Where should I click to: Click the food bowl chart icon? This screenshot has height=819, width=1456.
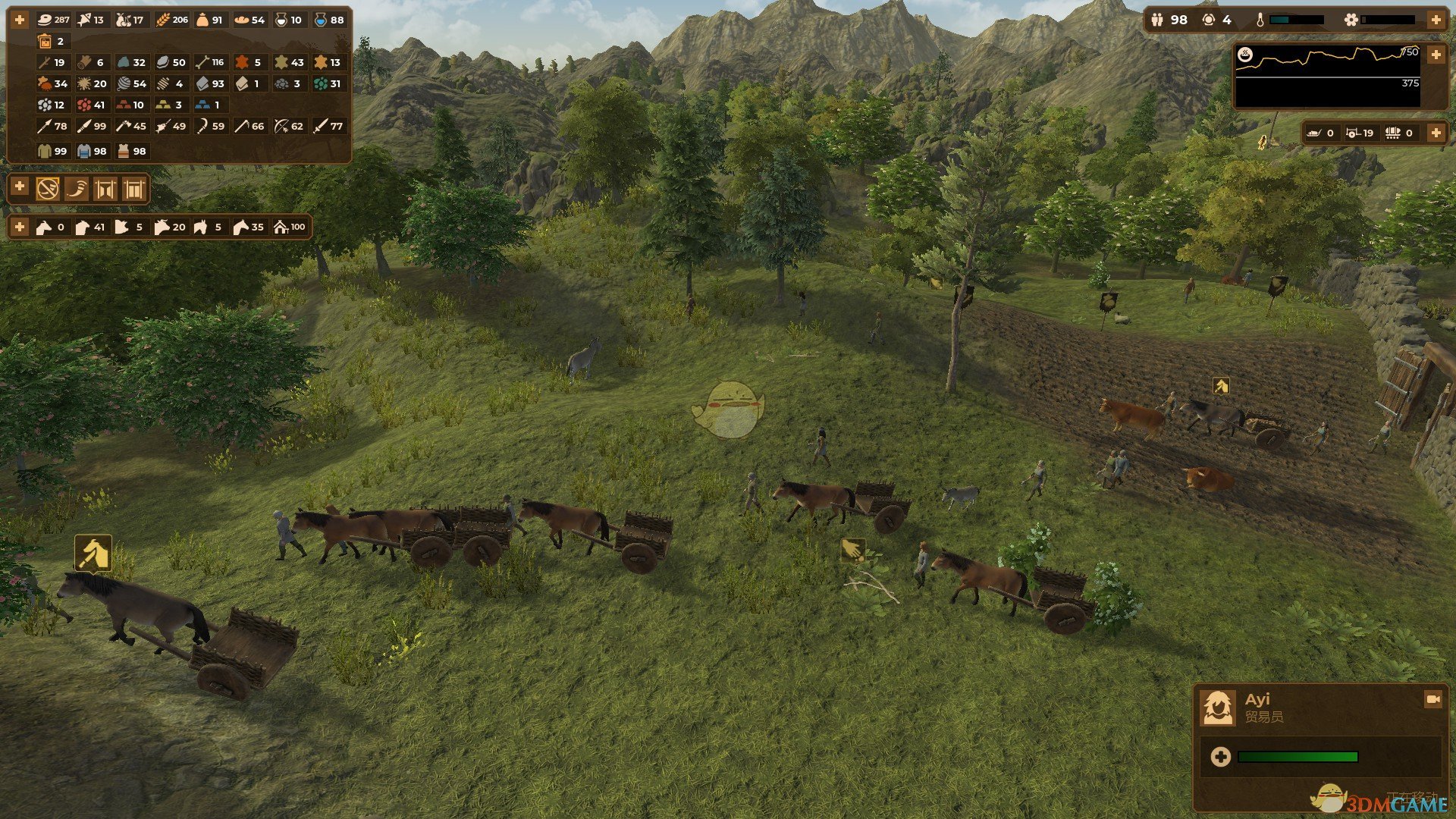pyautogui.click(x=1244, y=55)
